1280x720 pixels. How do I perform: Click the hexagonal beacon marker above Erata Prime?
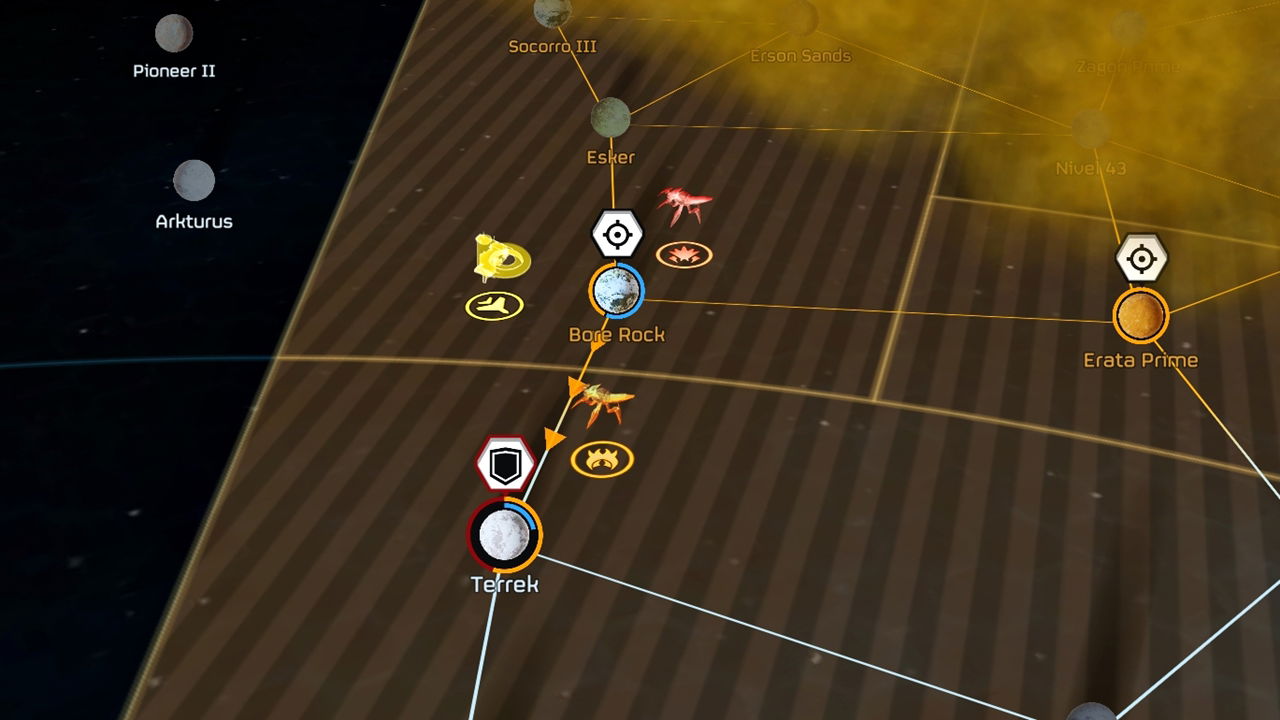click(x=1143, y=258)
